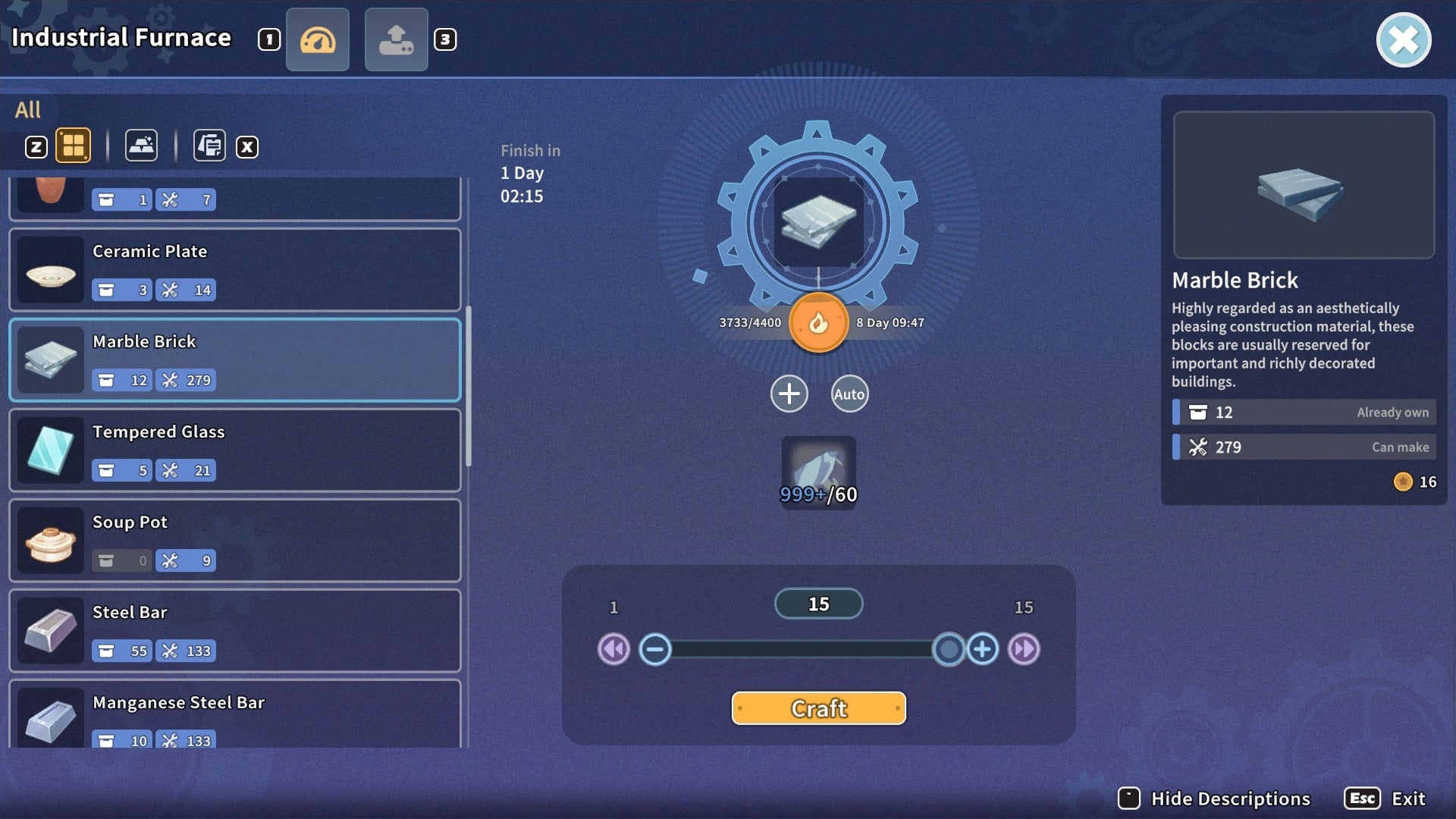
Task: Click the plus button to add fuel
Action: [789, 394]
